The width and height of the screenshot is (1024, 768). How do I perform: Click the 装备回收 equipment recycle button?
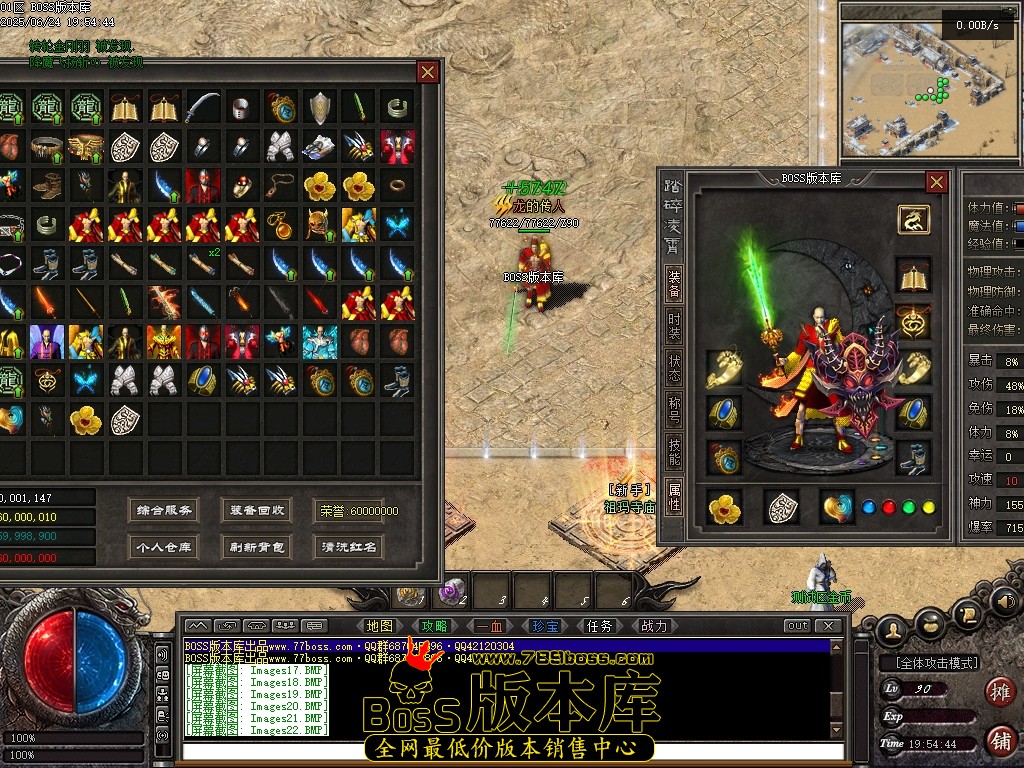point(256,510)
